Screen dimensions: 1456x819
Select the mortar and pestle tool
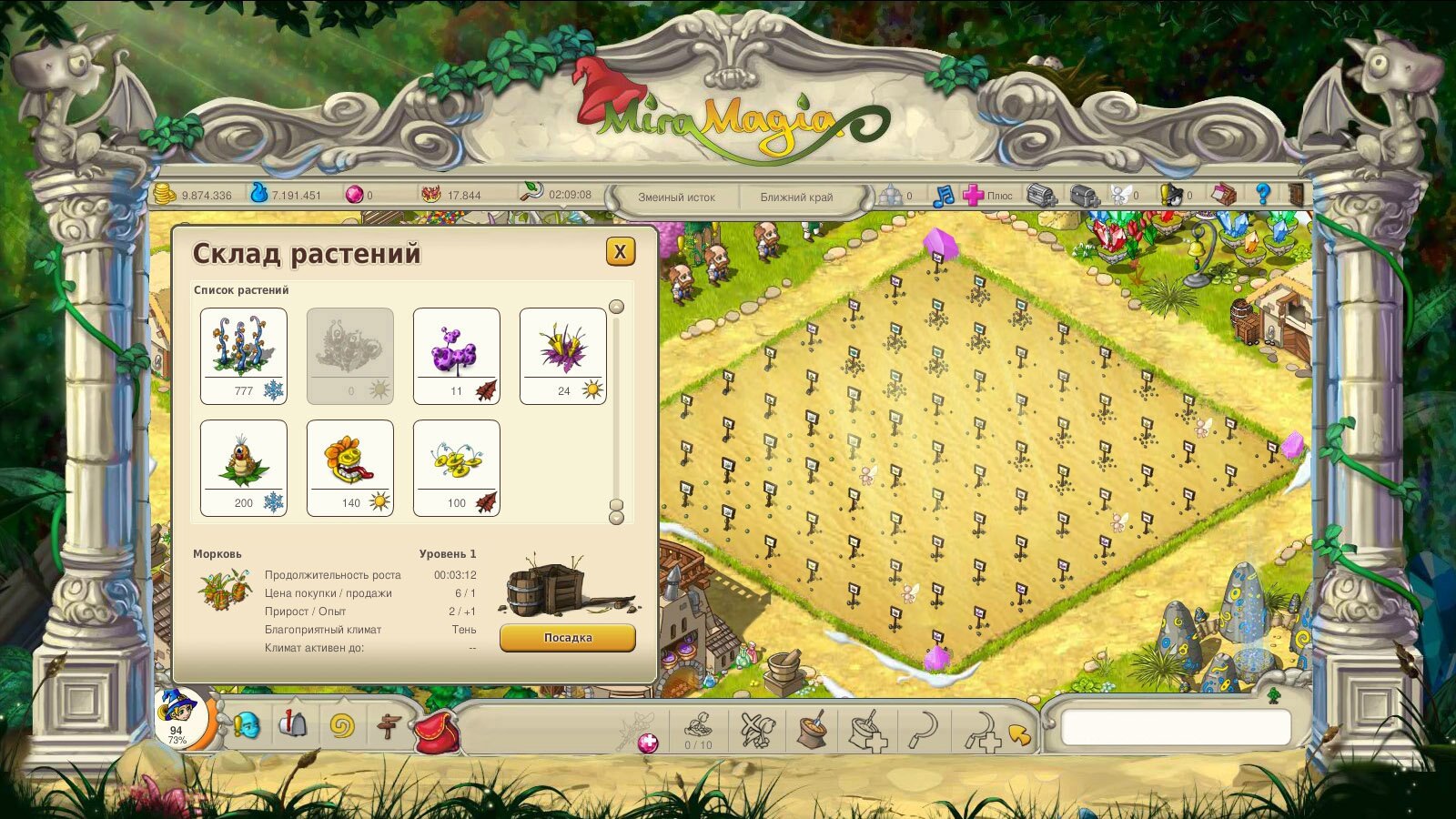pos(810,730)
